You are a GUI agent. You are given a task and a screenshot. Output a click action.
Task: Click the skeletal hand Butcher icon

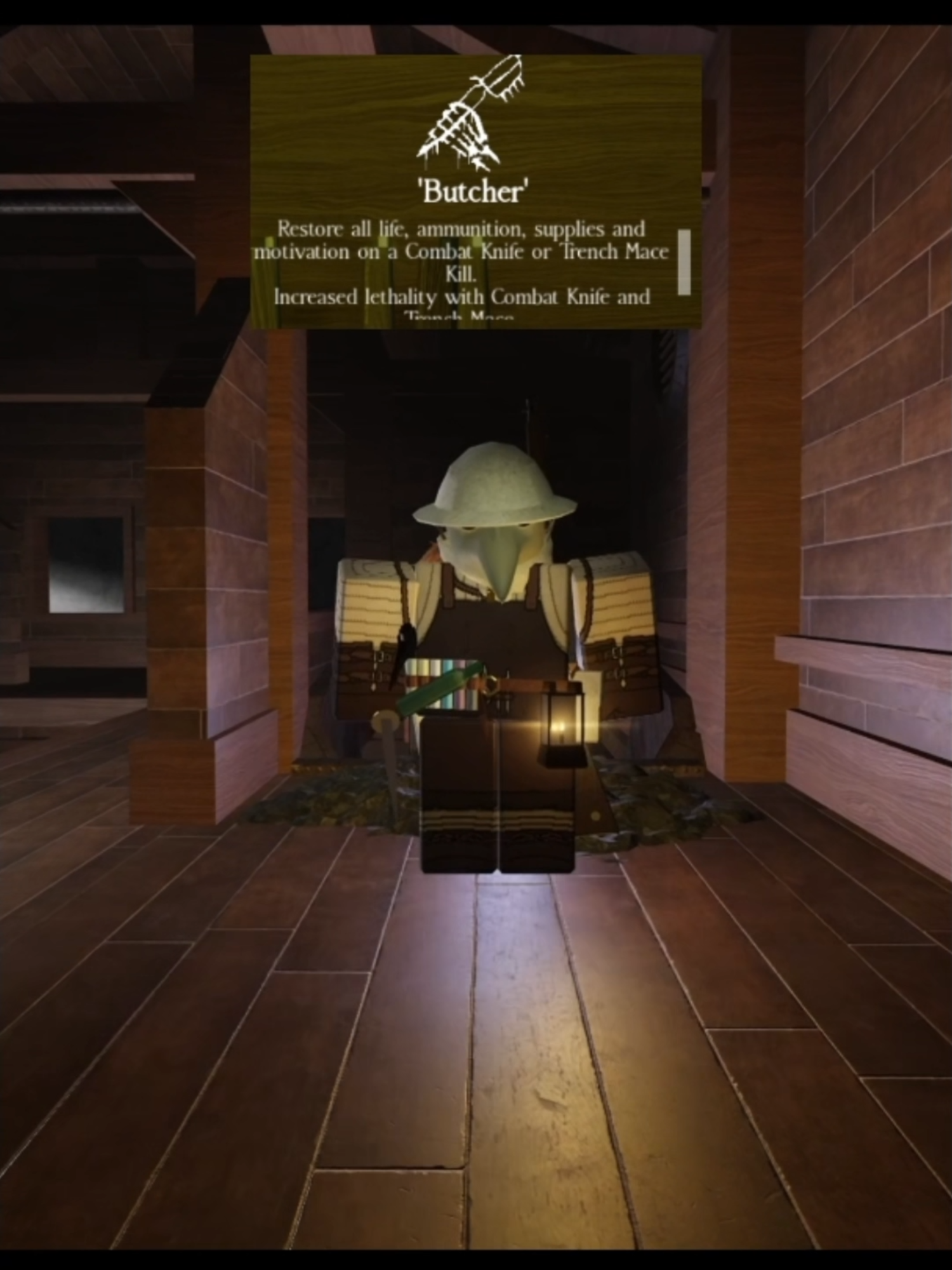[473, 114]
